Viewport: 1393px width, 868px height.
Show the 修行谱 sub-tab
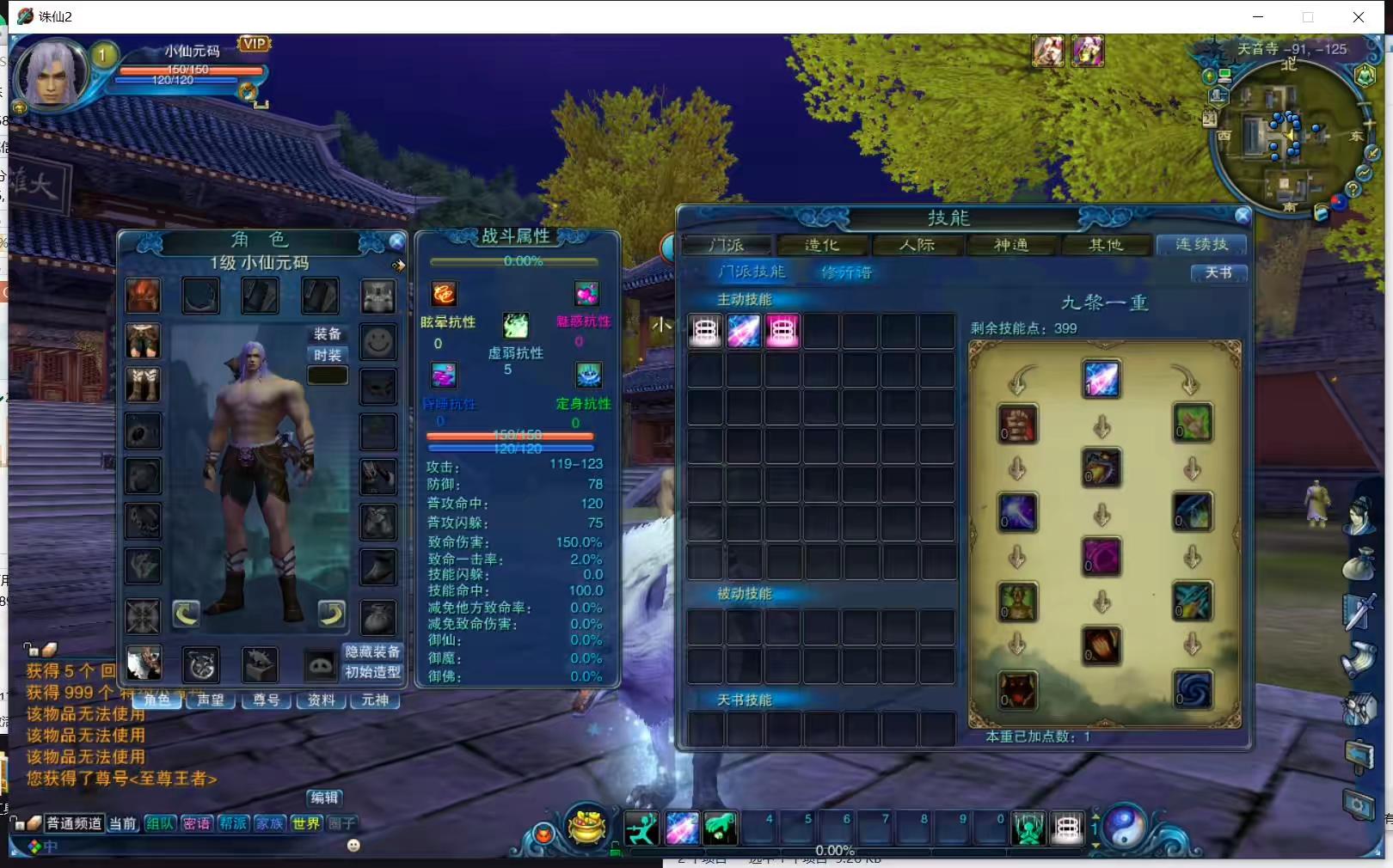846,272
